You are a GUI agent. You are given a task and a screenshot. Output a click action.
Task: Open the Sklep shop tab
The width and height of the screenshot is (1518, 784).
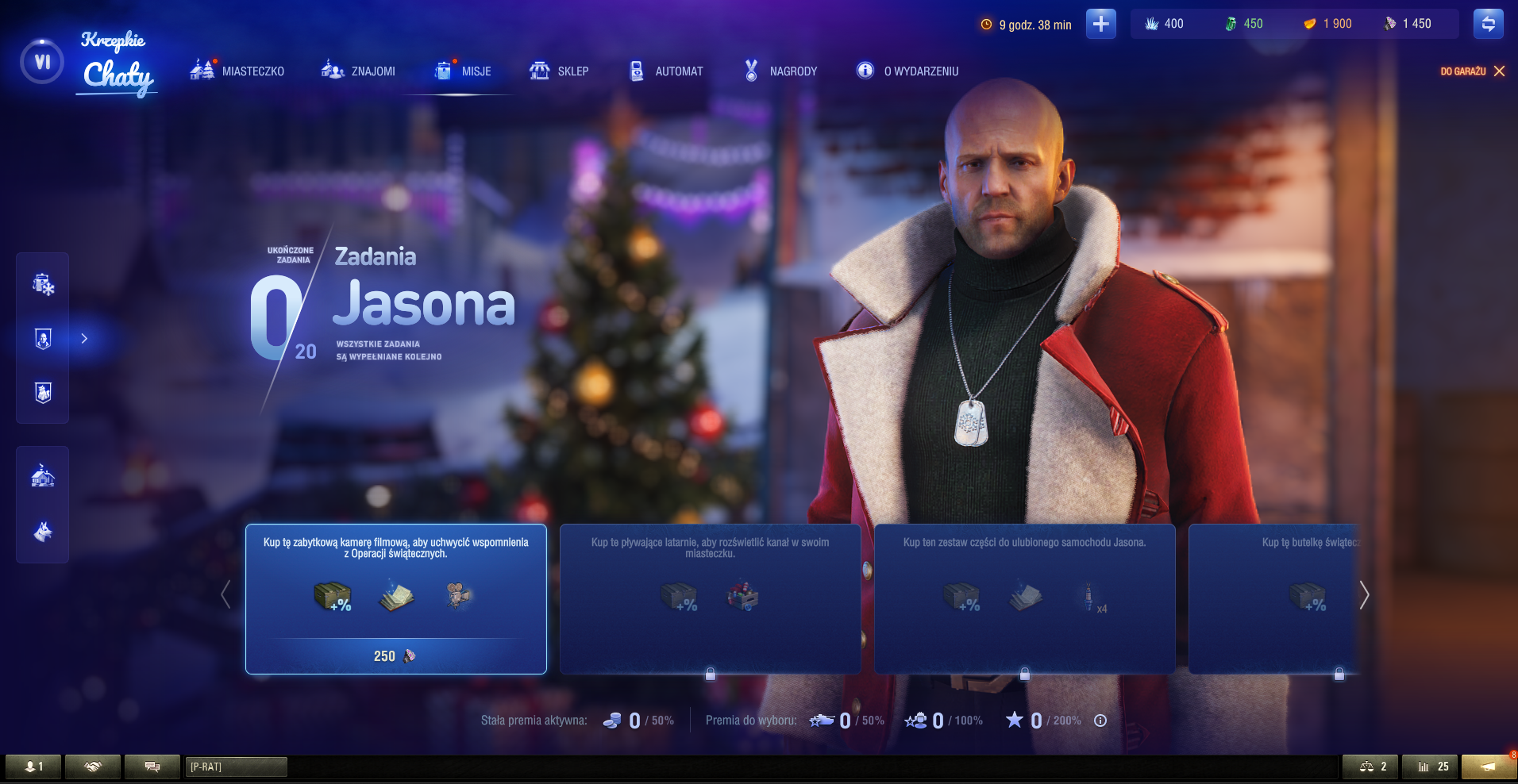[559, 71]
